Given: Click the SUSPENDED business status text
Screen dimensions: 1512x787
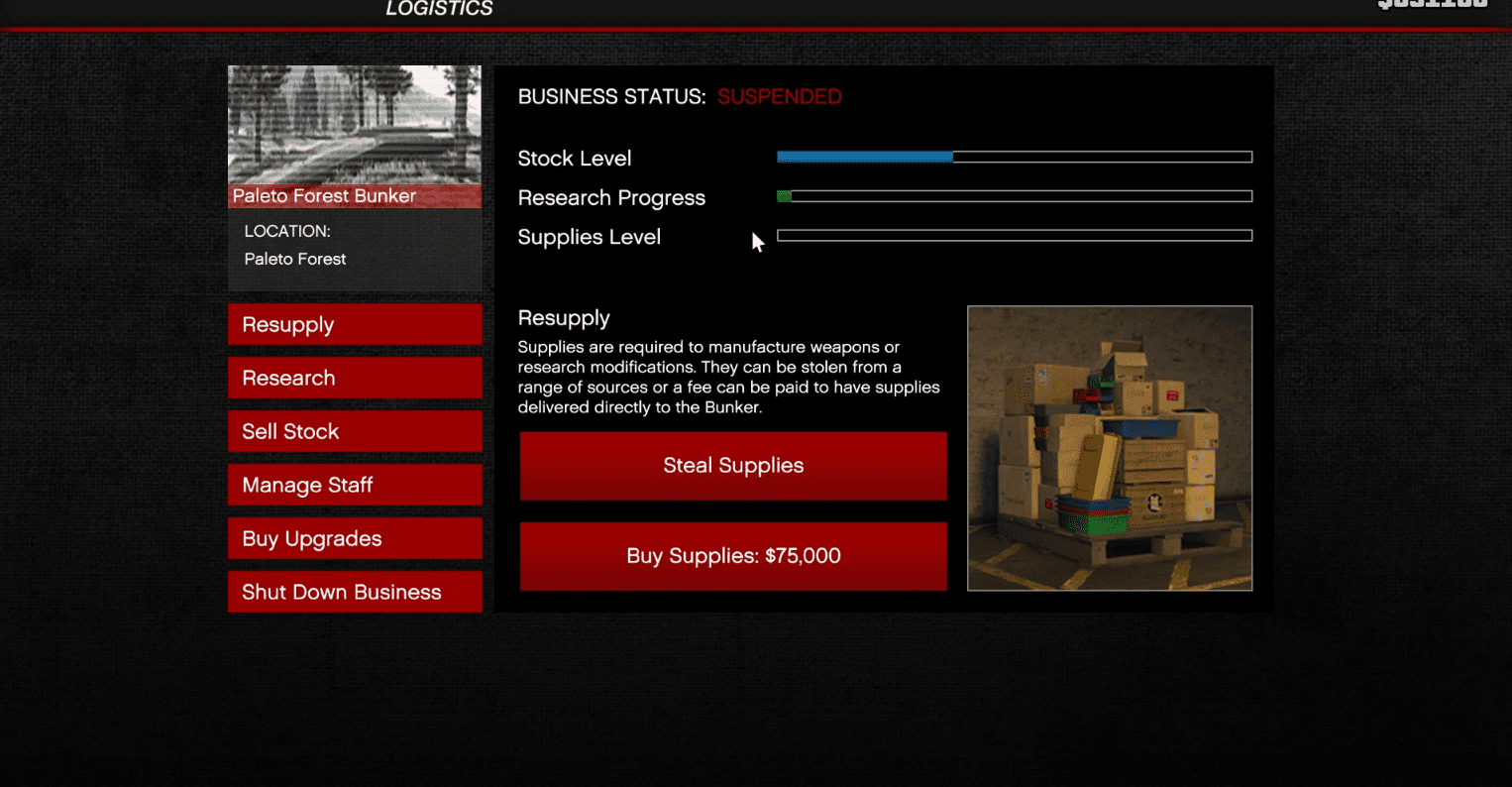Looking at the screenshot, I should [x=779, y=96].
